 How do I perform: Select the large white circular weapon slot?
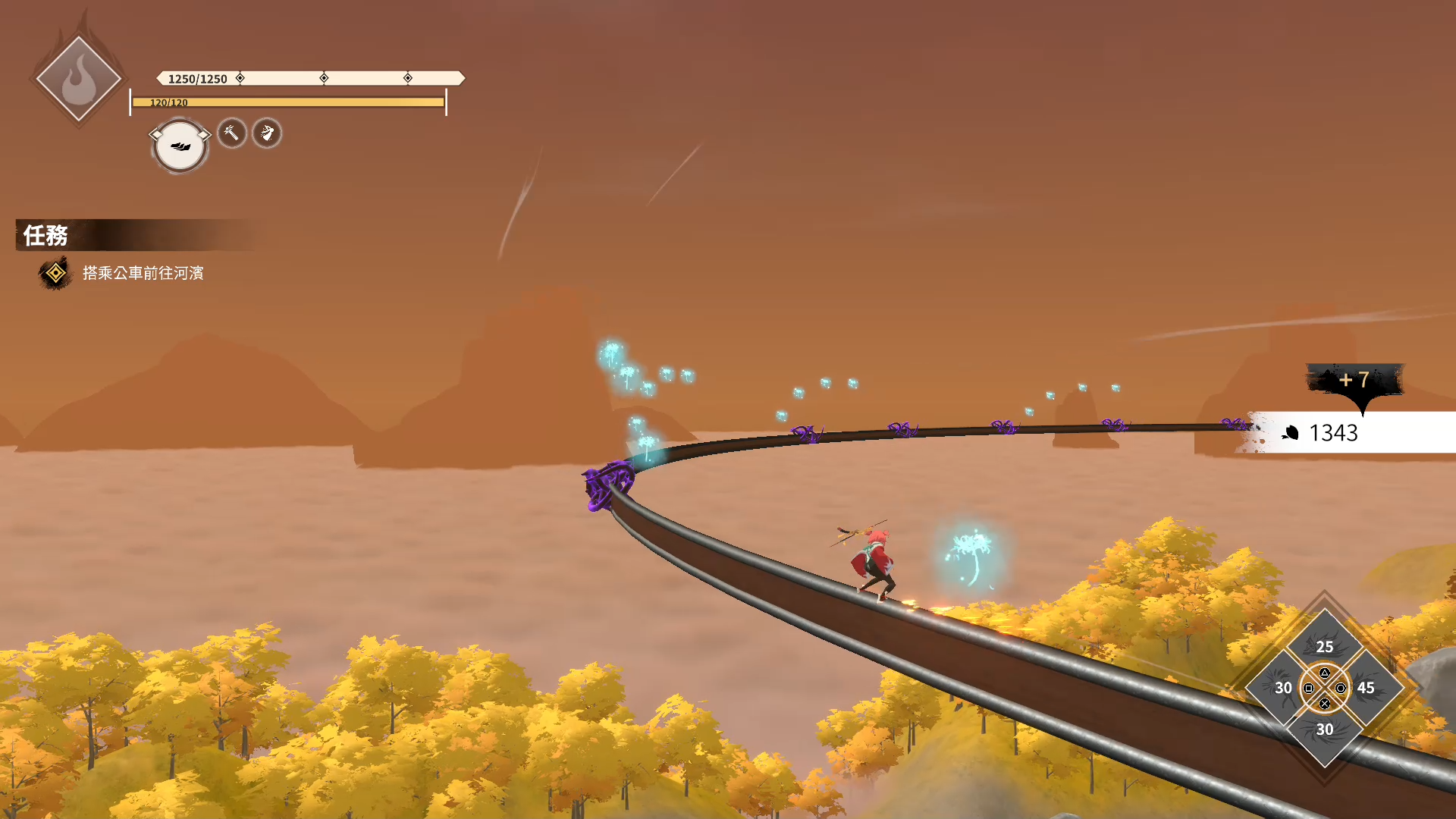point(180,146)
